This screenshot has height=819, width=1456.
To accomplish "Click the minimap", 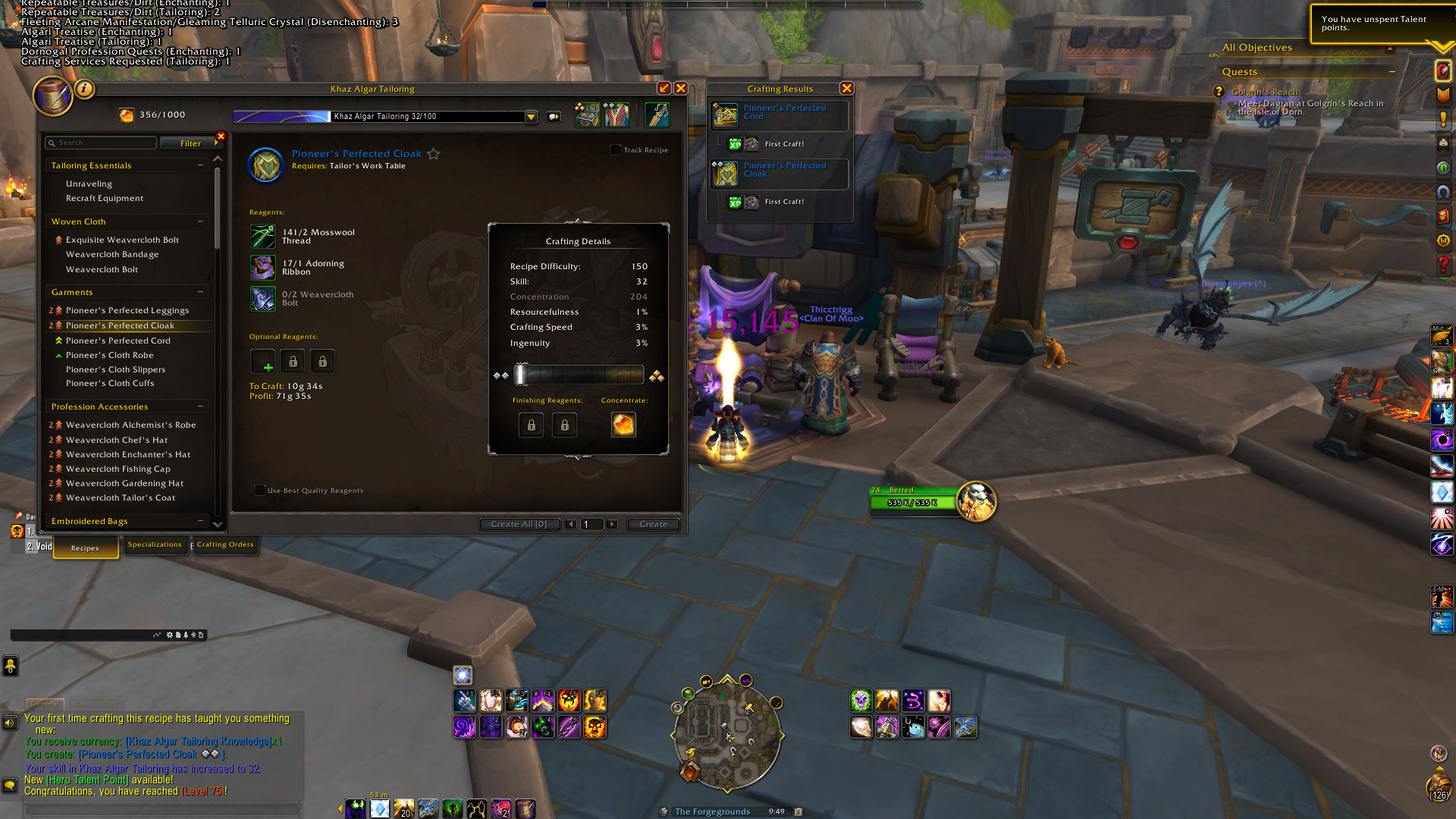I will click(727, 733).
